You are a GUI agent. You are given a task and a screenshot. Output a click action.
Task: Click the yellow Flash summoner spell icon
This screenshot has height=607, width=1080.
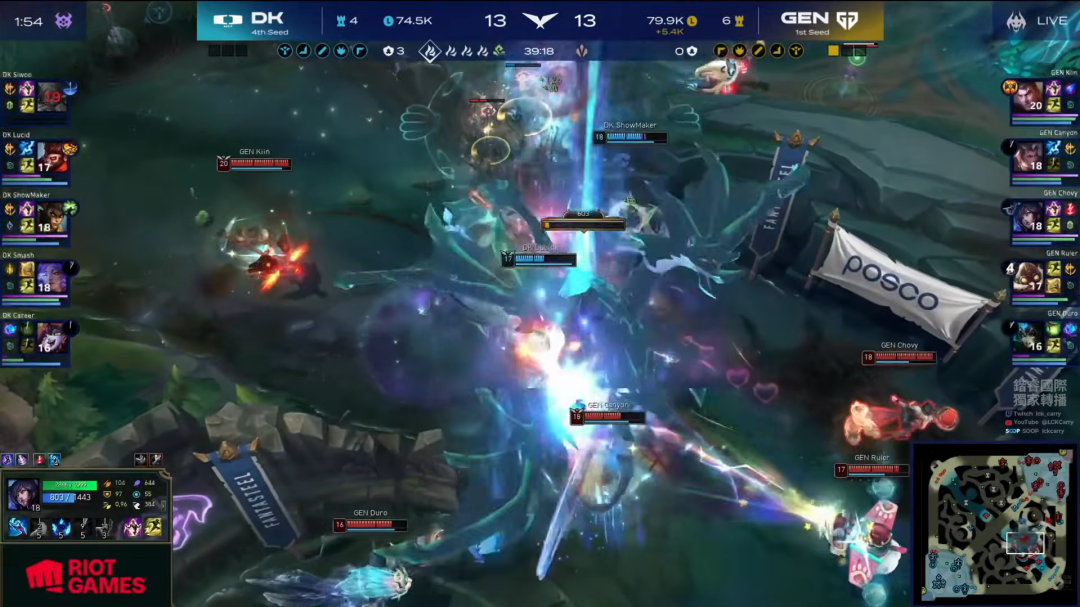pyautogui.click(x=153, y=527)
